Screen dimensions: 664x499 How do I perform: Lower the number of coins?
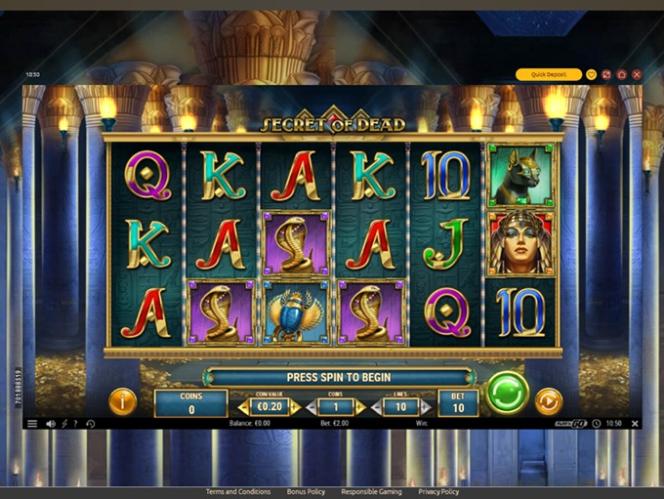310,407
